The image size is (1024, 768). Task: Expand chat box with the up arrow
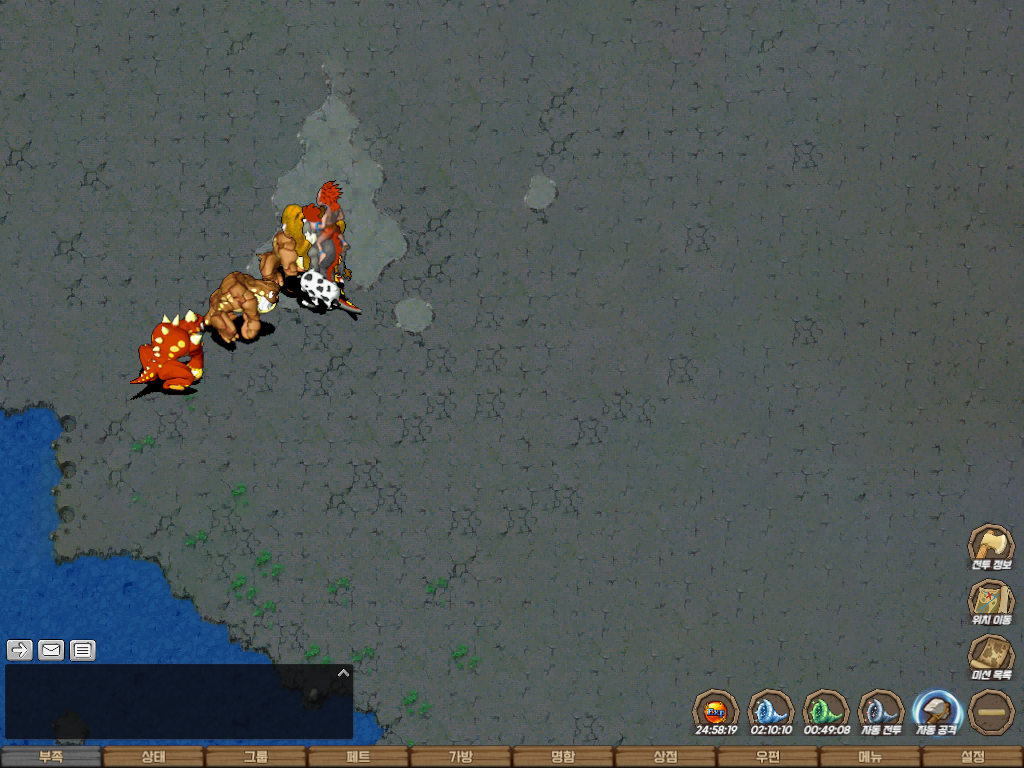click(343, 673)
